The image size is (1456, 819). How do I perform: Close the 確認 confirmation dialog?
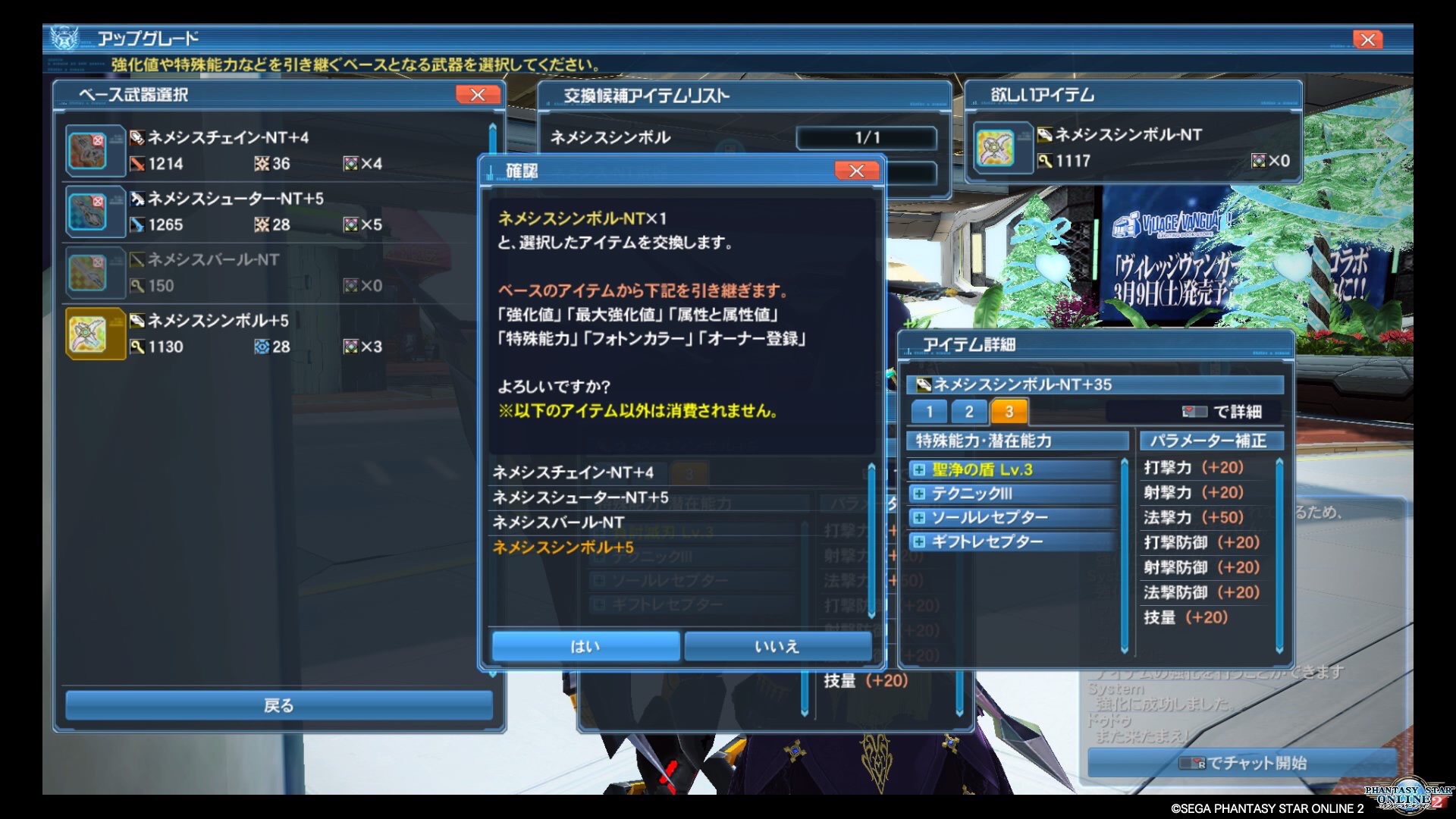tap(856, 171)
